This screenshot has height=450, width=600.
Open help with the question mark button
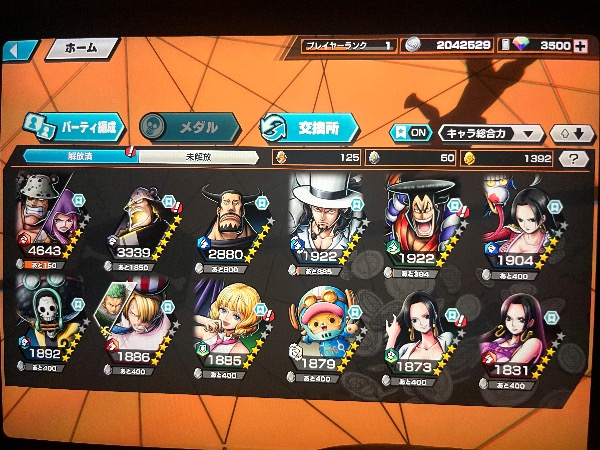(573, 158)
